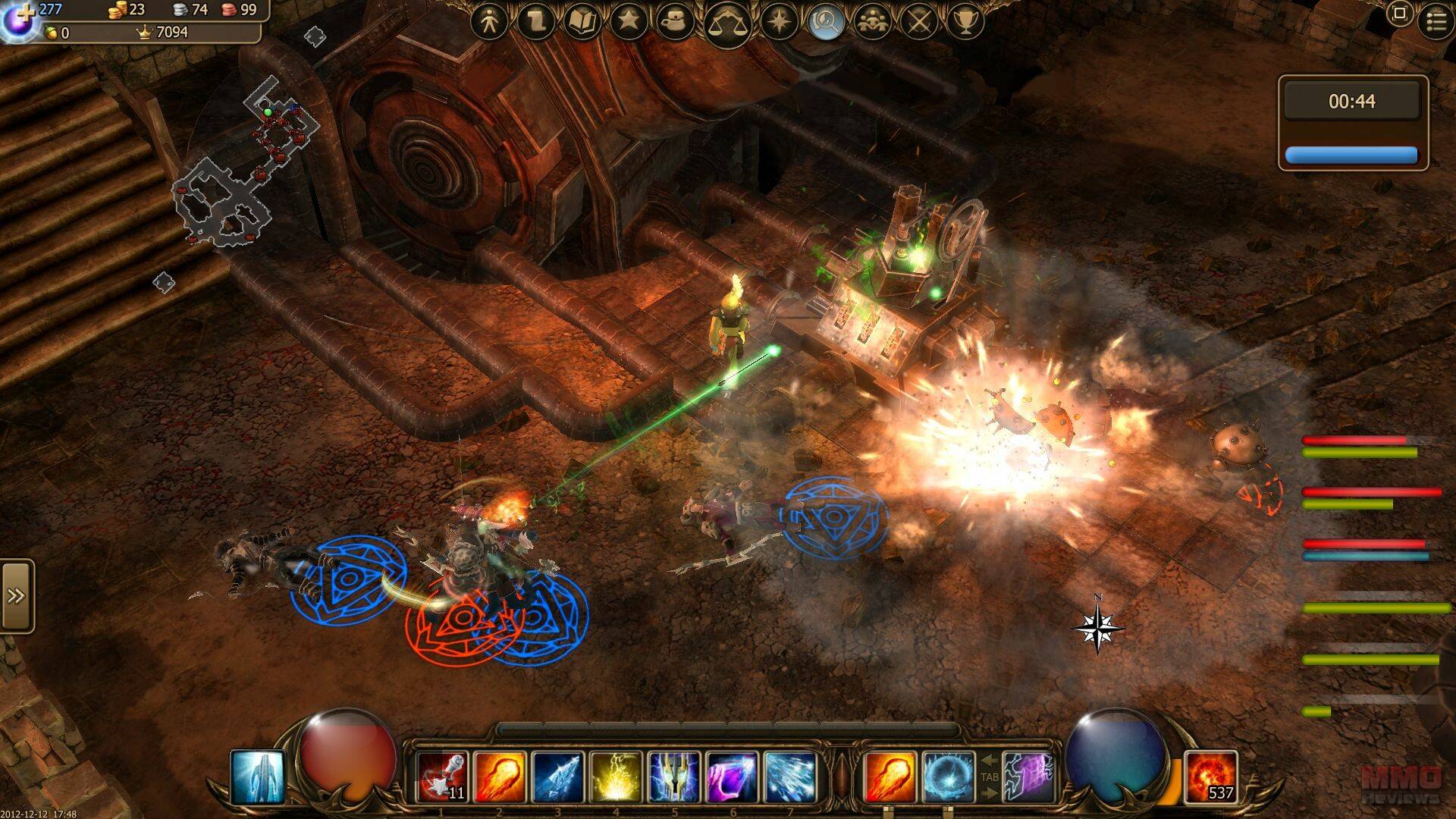Activate the ice shard skill

[557, 777]
